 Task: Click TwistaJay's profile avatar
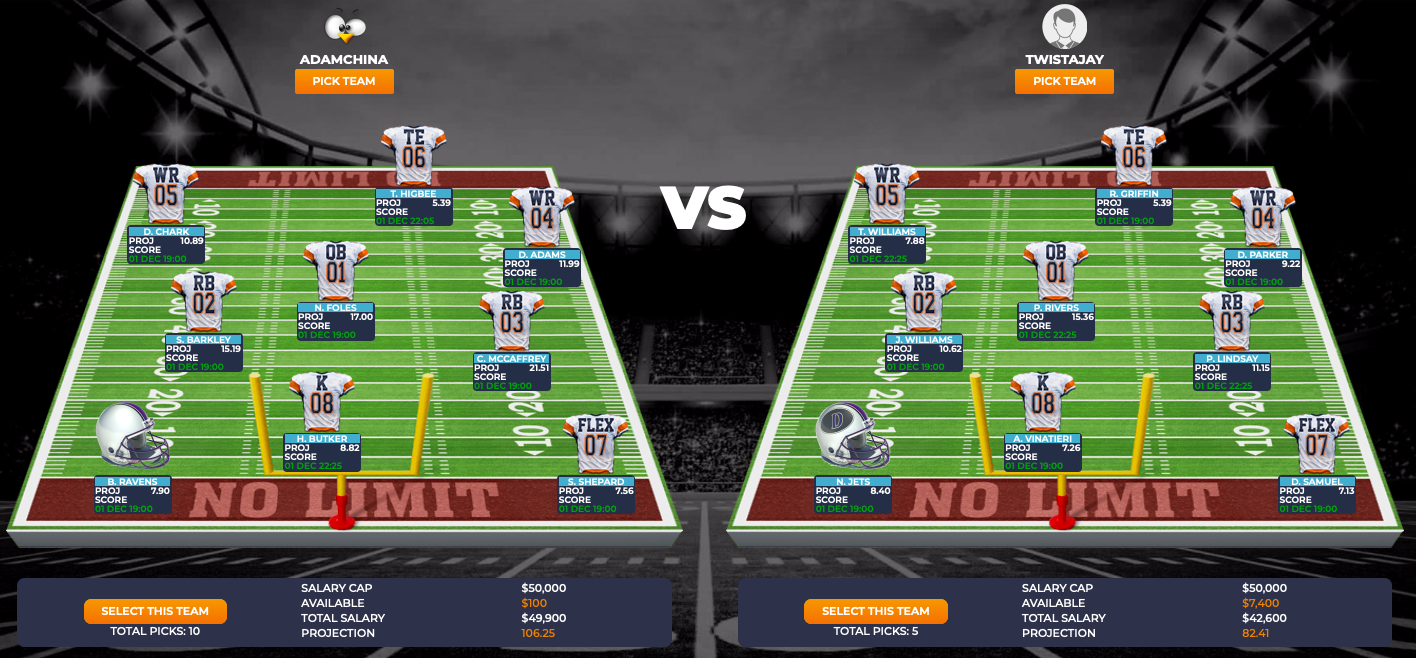1064,27
